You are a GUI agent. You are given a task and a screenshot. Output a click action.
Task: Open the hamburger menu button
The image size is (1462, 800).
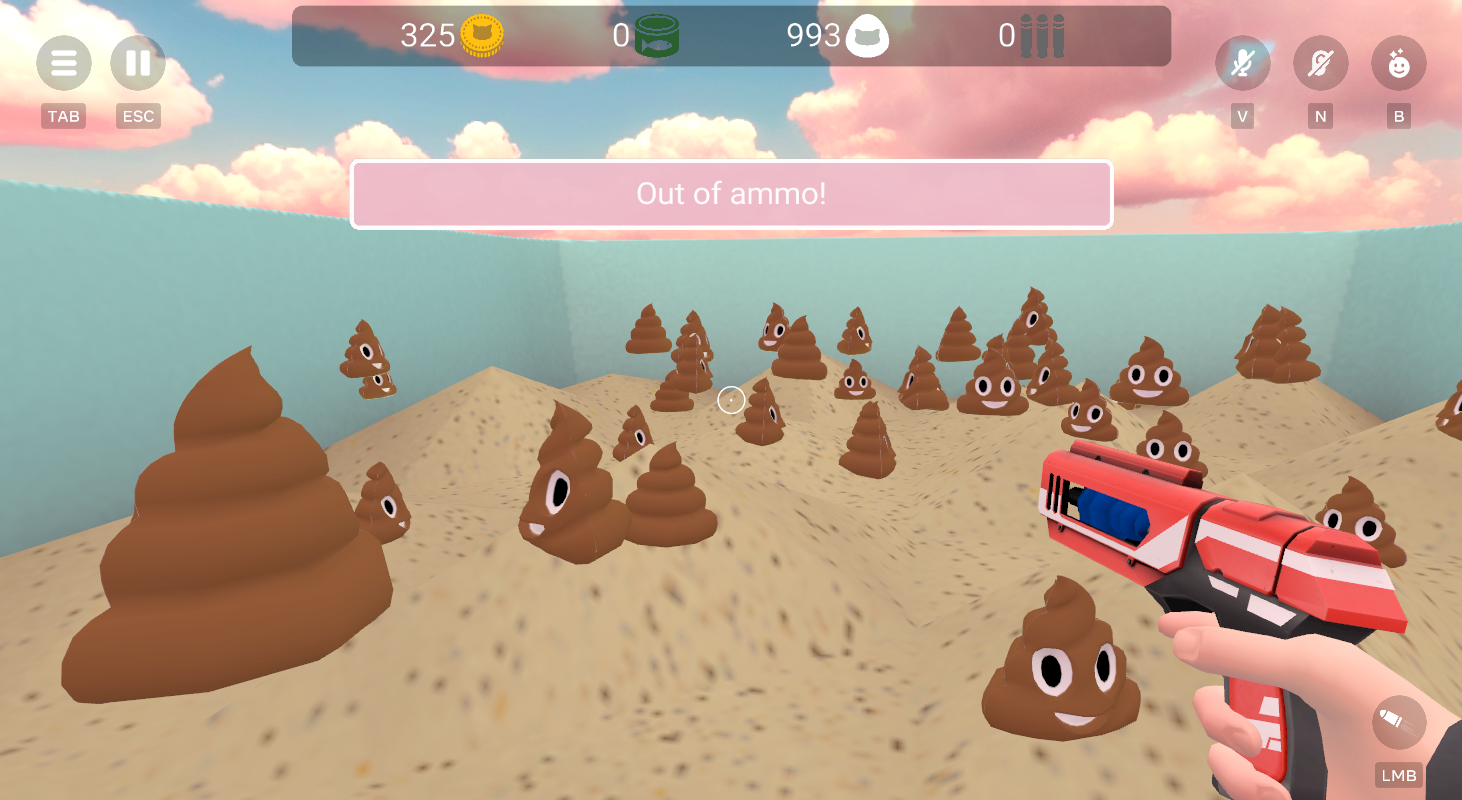click(x=64, y=64)
